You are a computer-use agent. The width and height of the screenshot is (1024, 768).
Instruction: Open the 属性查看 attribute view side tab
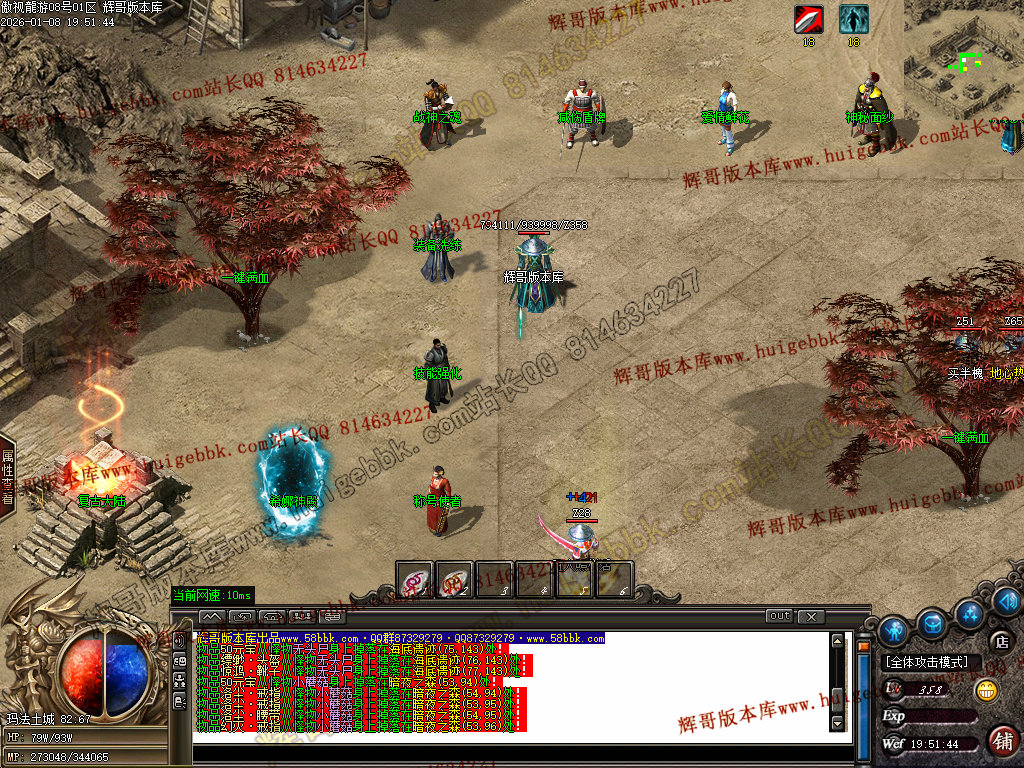point(8,476)
